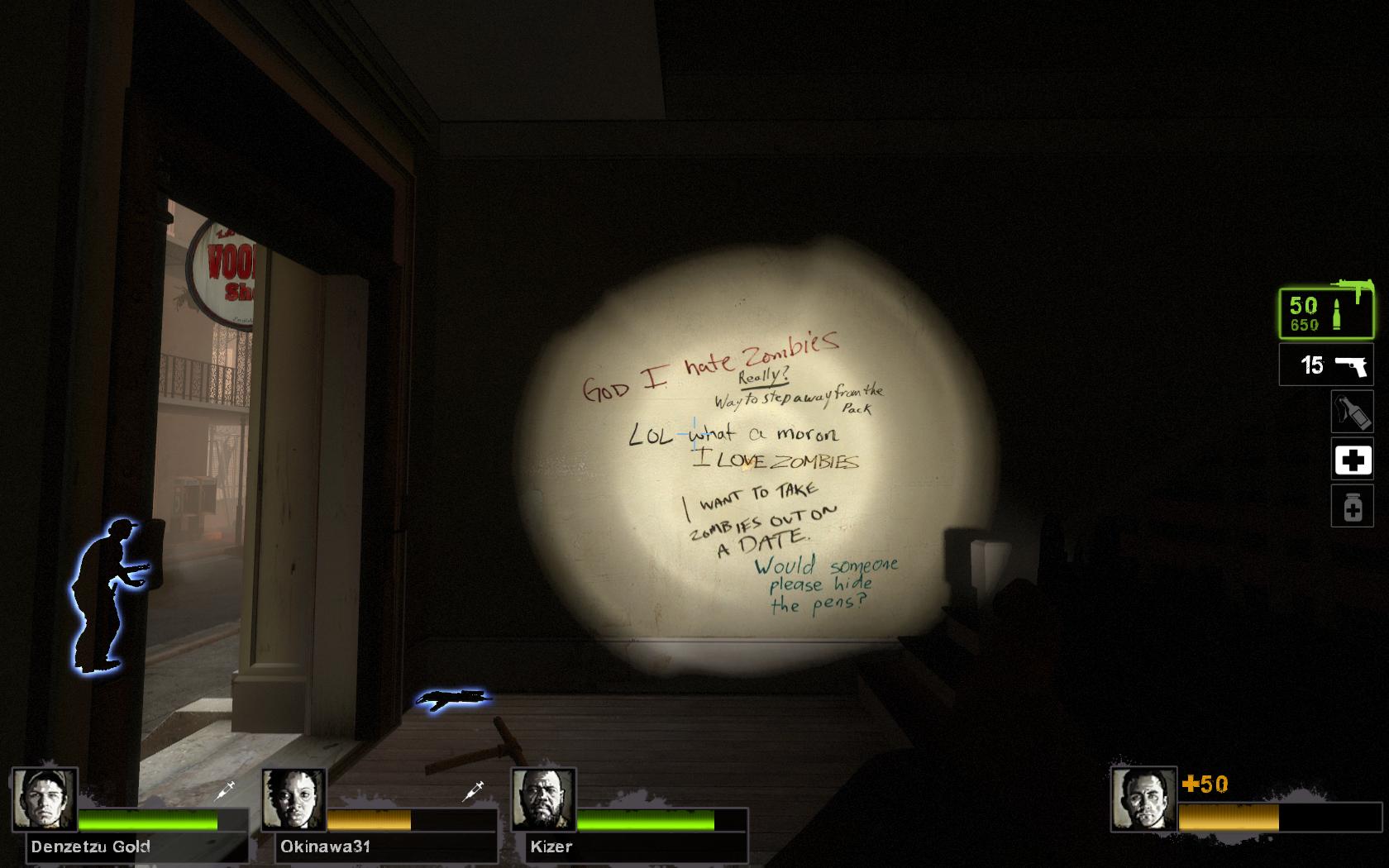Image resolution: width=1389 pixels, height=868 pixels.
Task: Choose Kizer's teammate portrait
Action: (x=544, y=799)
